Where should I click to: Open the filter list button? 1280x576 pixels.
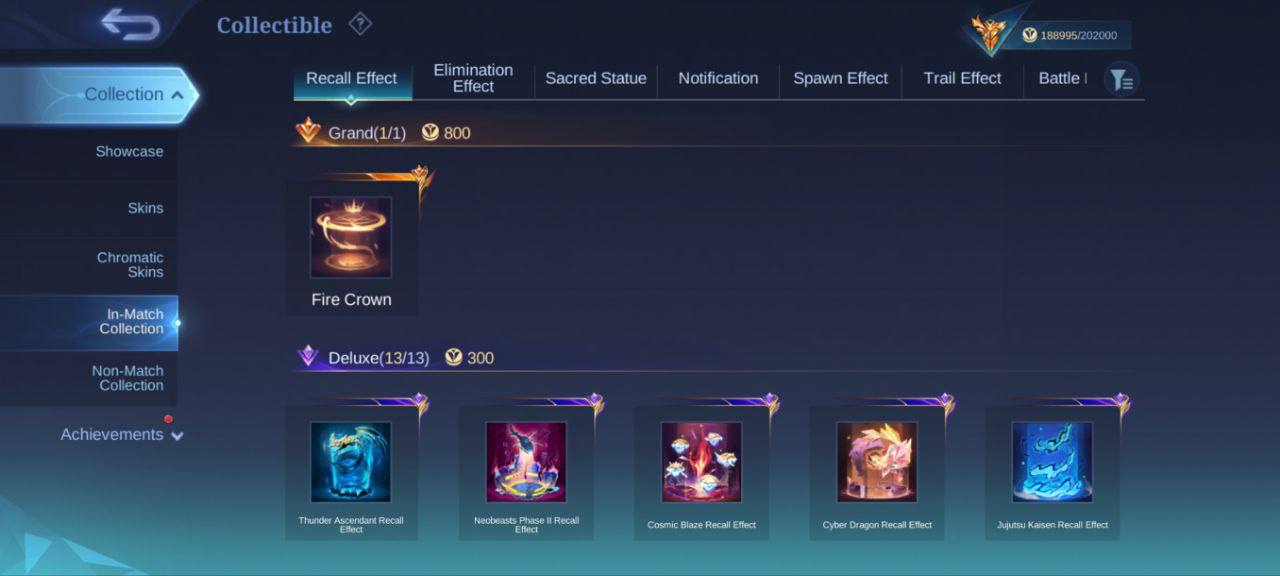pos(1121,80)
